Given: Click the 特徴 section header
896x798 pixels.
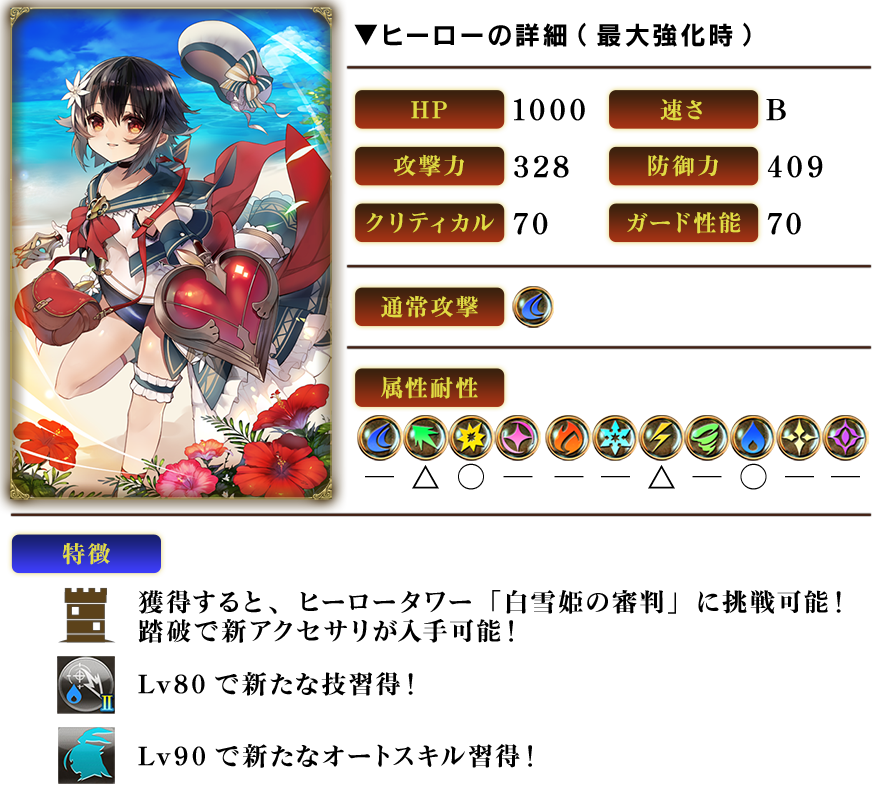Looking at the screenshot, I should tap(86, 554).
